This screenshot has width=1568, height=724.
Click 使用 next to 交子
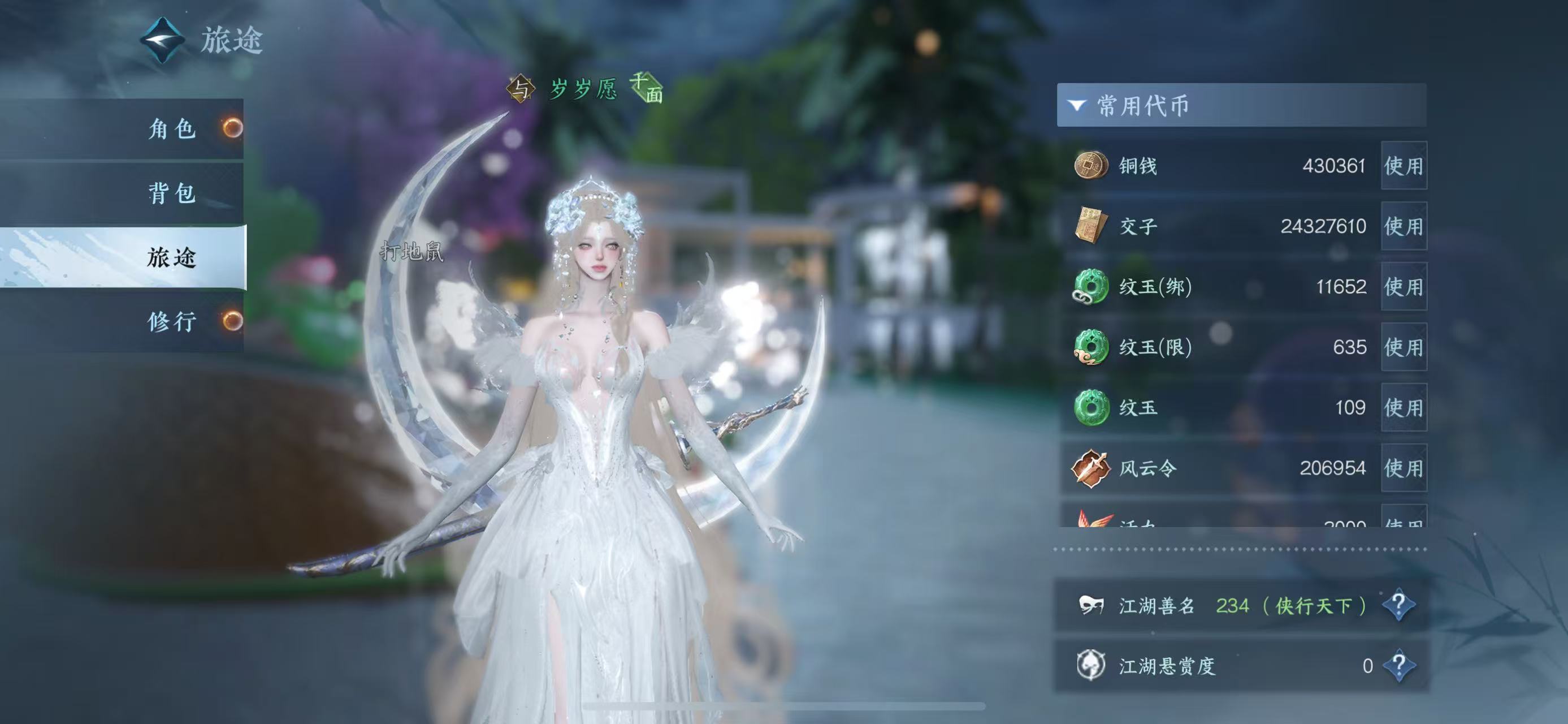1403,226
